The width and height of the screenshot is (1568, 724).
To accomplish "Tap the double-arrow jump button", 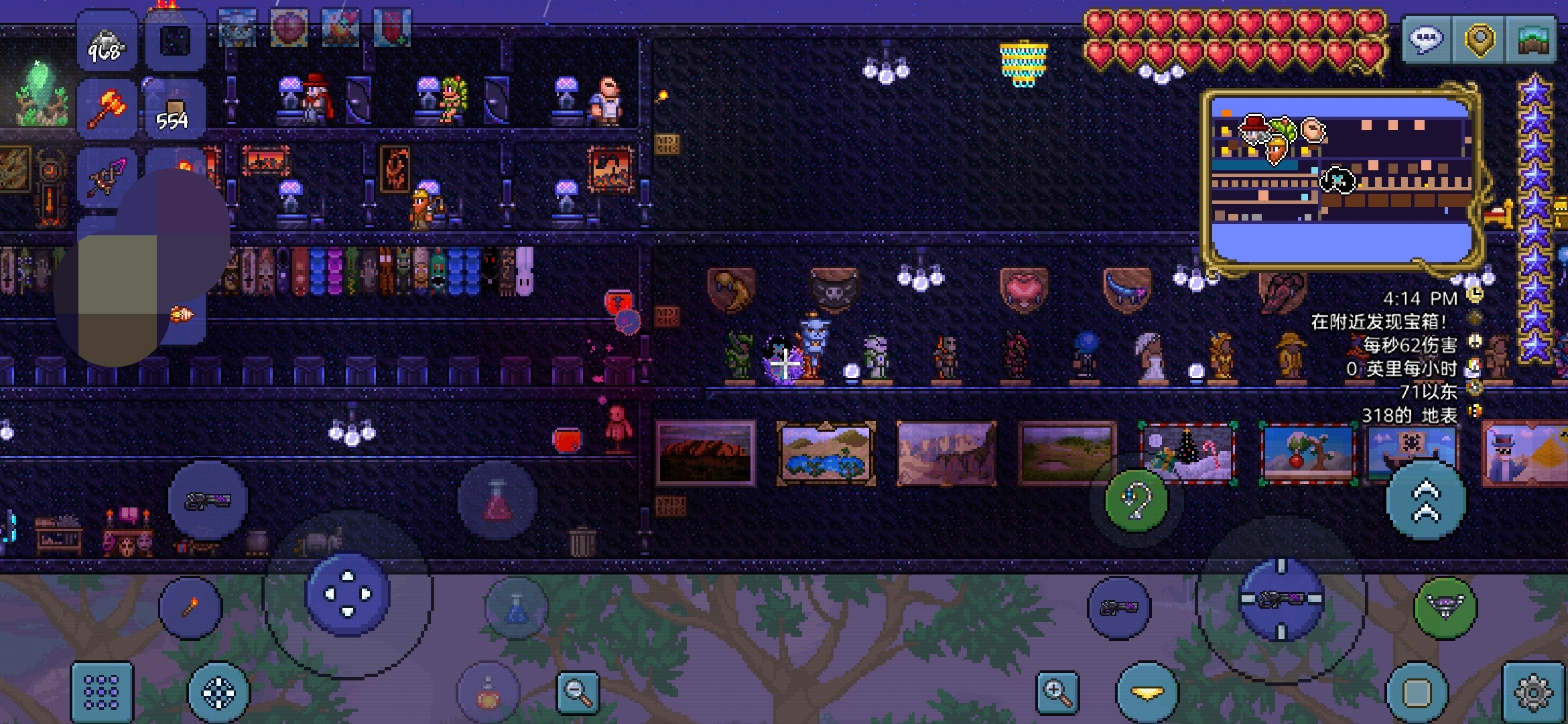I will (x=1425, y=500).
